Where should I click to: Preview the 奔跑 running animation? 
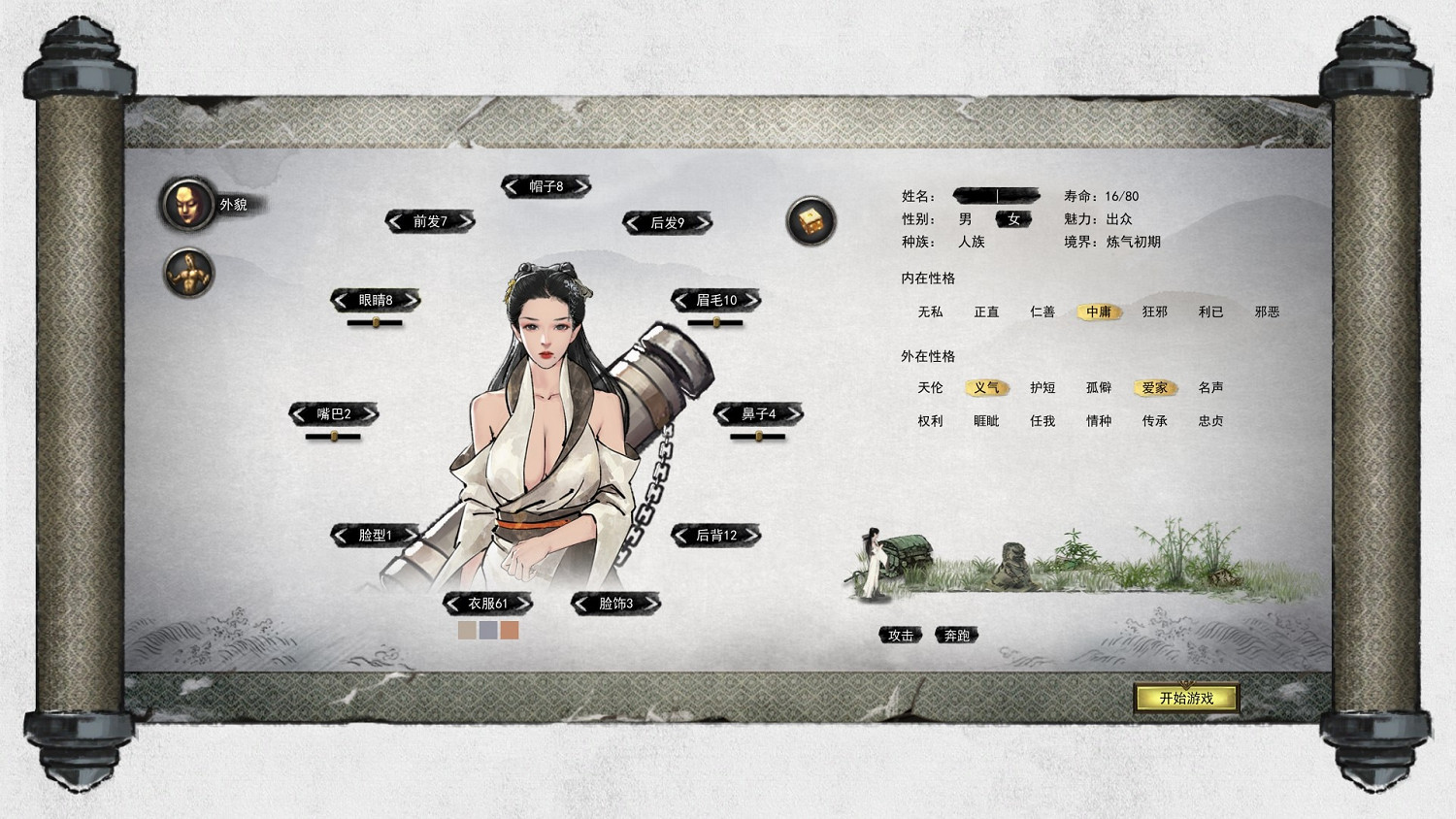pos(959,636)
